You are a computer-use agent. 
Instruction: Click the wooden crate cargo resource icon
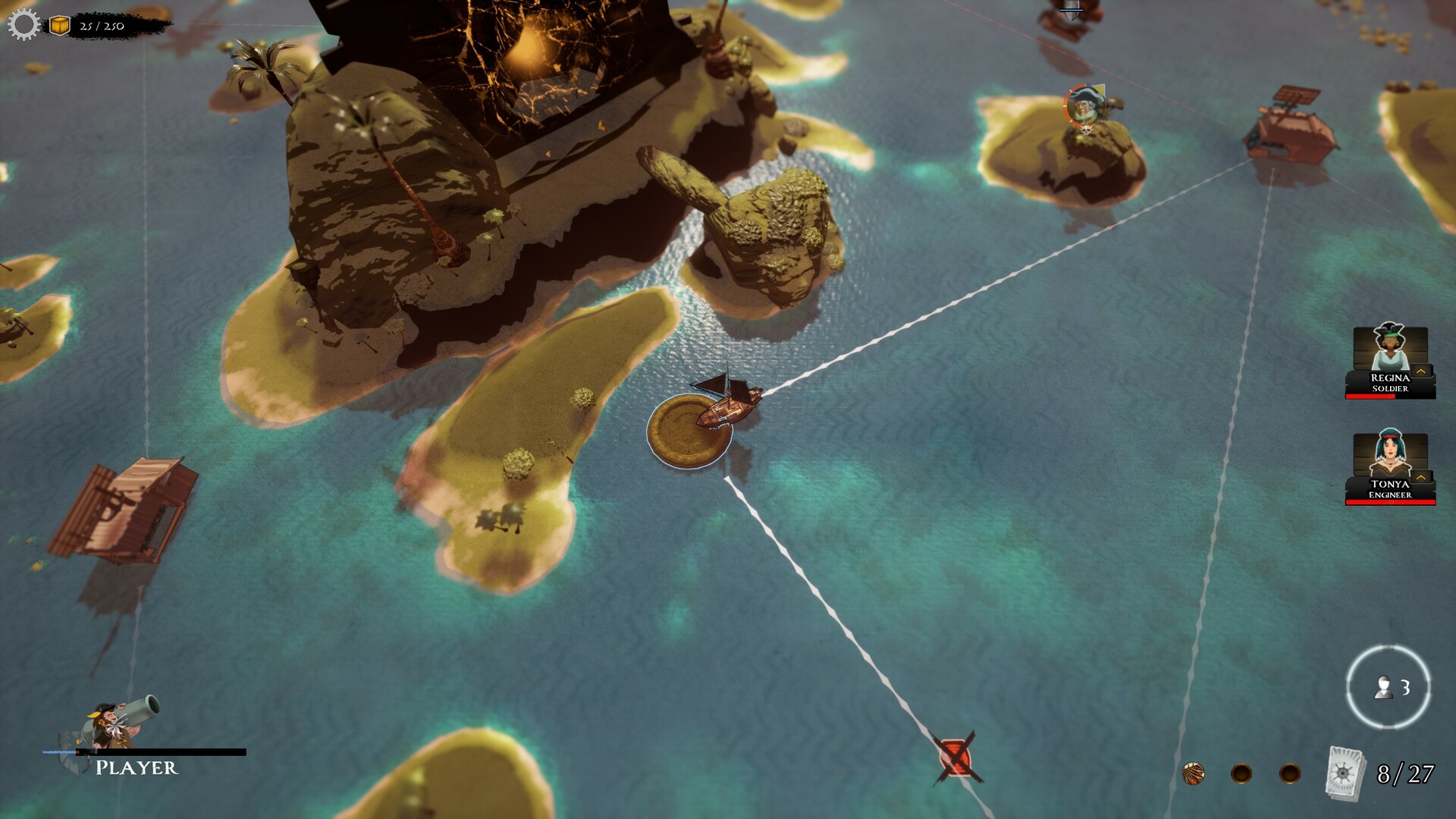pos(59,25)
